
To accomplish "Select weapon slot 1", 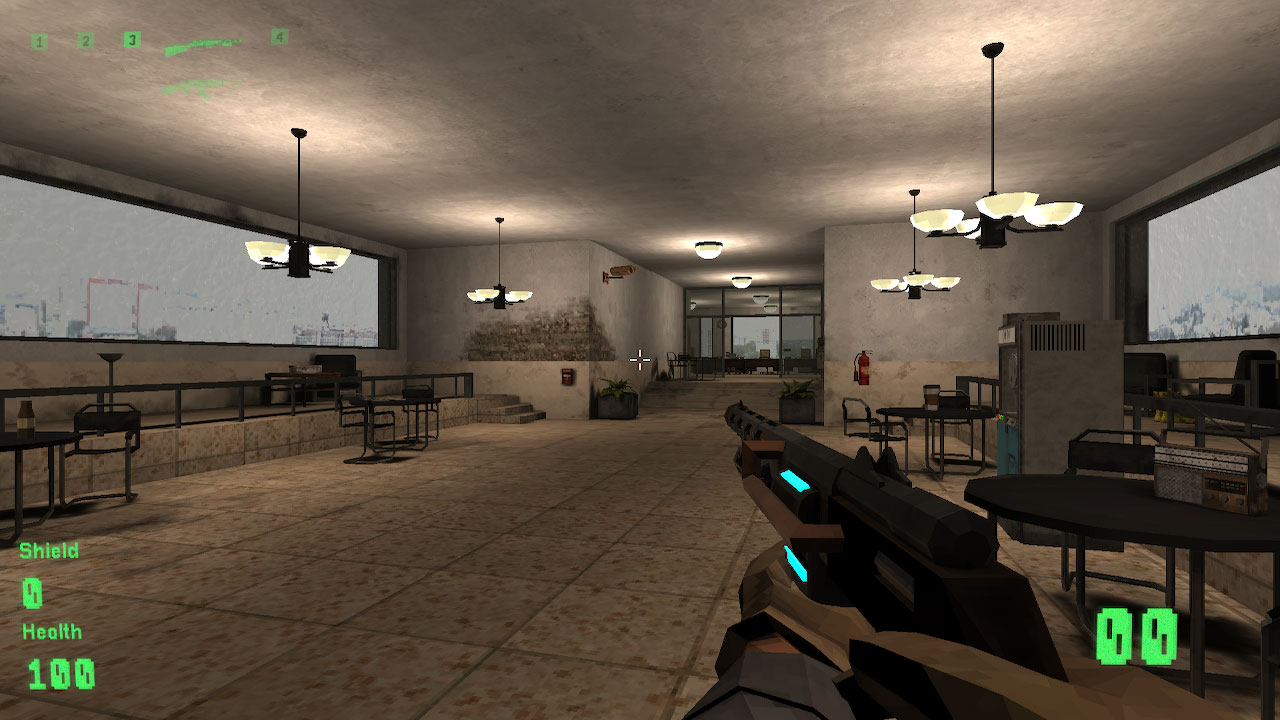I will click(x=40, y=42).
